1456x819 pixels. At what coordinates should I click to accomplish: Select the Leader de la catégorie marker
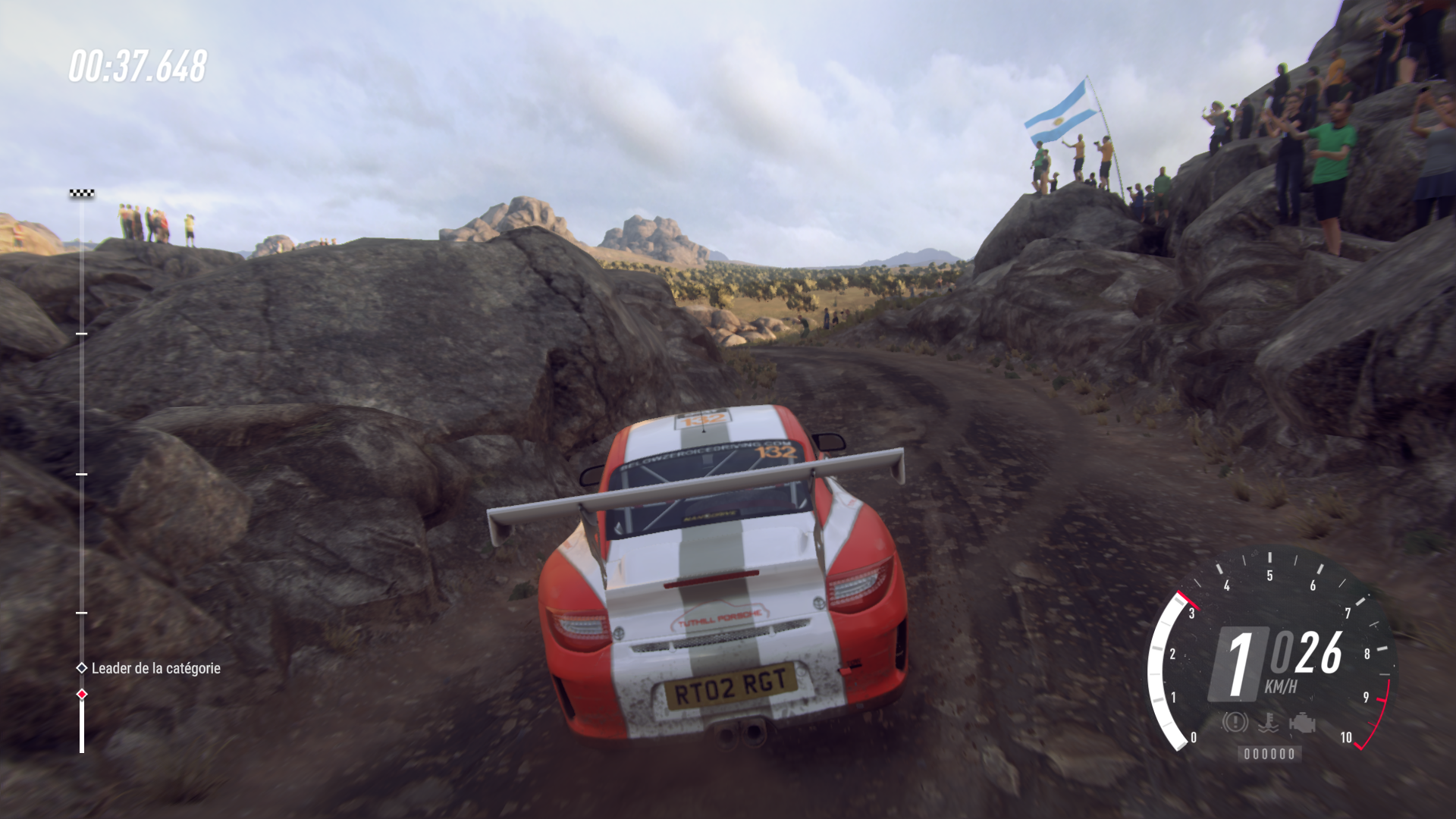82,668
